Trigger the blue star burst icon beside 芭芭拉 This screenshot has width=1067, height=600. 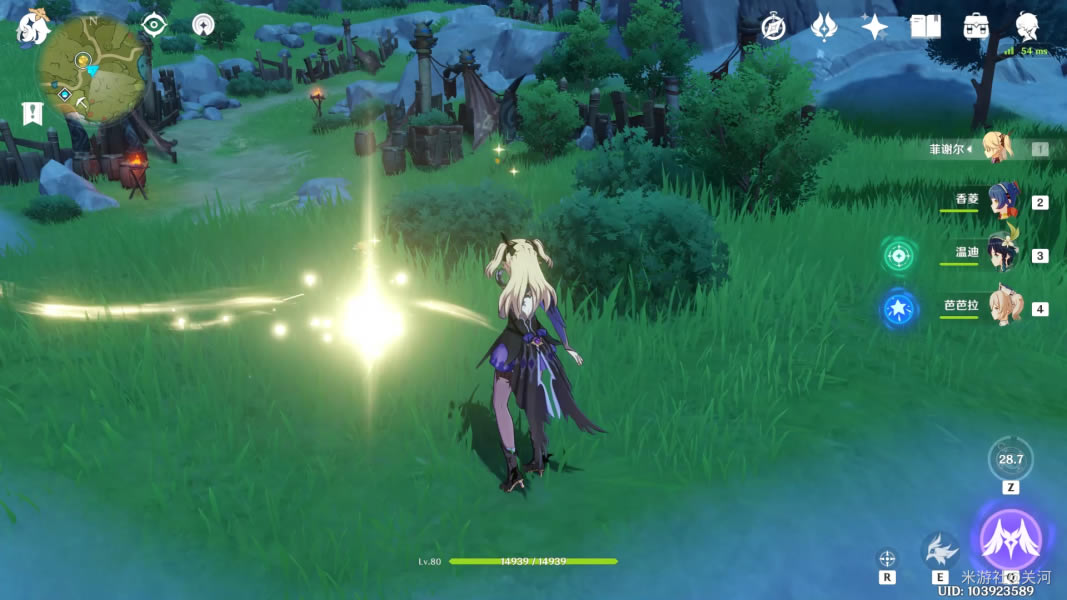[x=899, y=308]
